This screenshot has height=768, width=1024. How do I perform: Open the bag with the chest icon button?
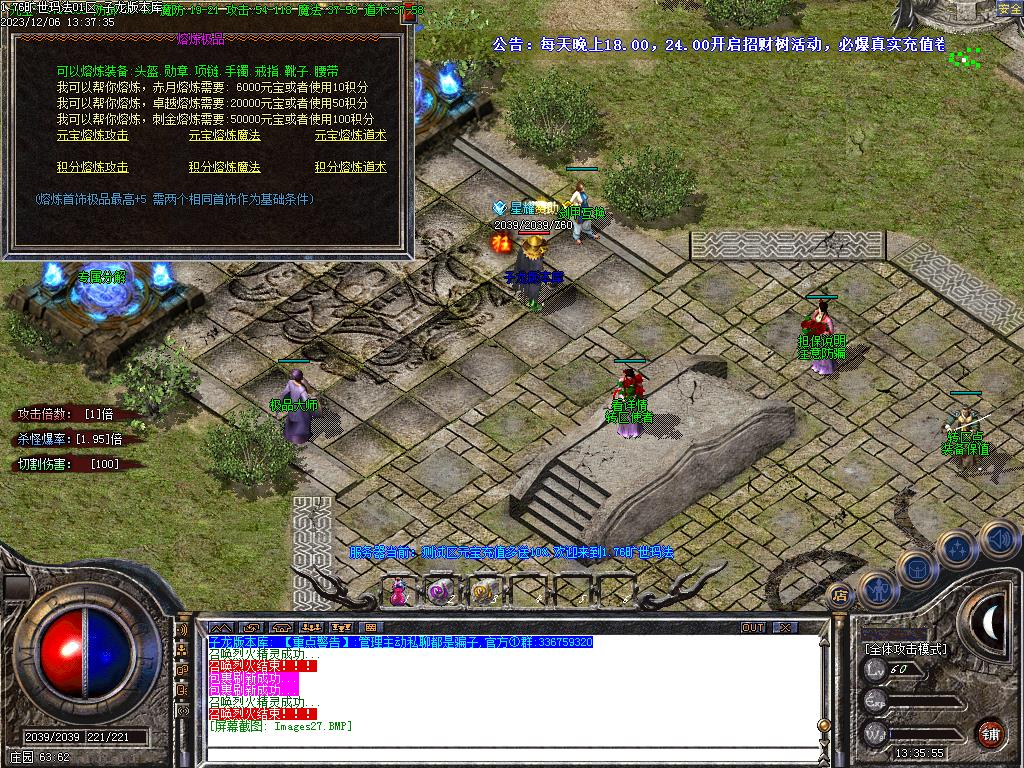[x=915, y=568]
